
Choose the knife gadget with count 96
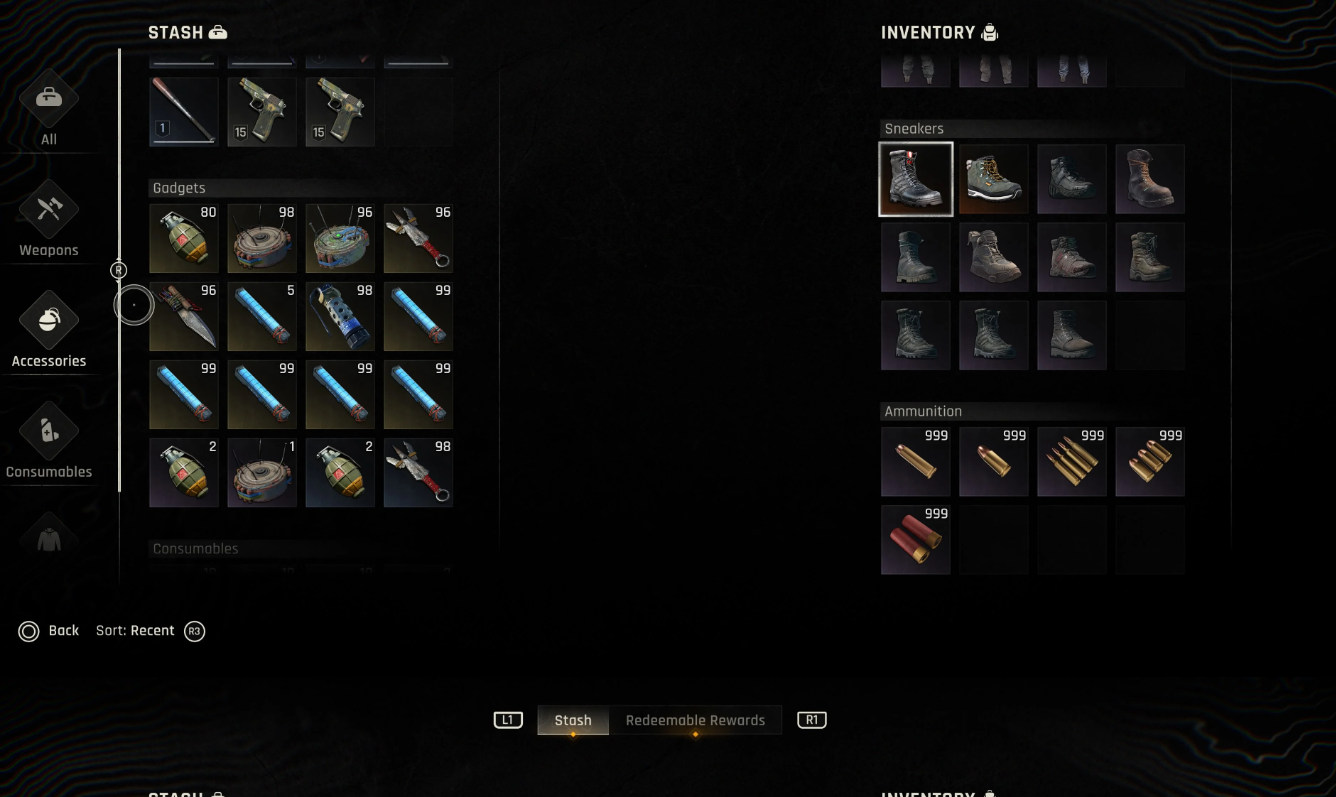184,317
